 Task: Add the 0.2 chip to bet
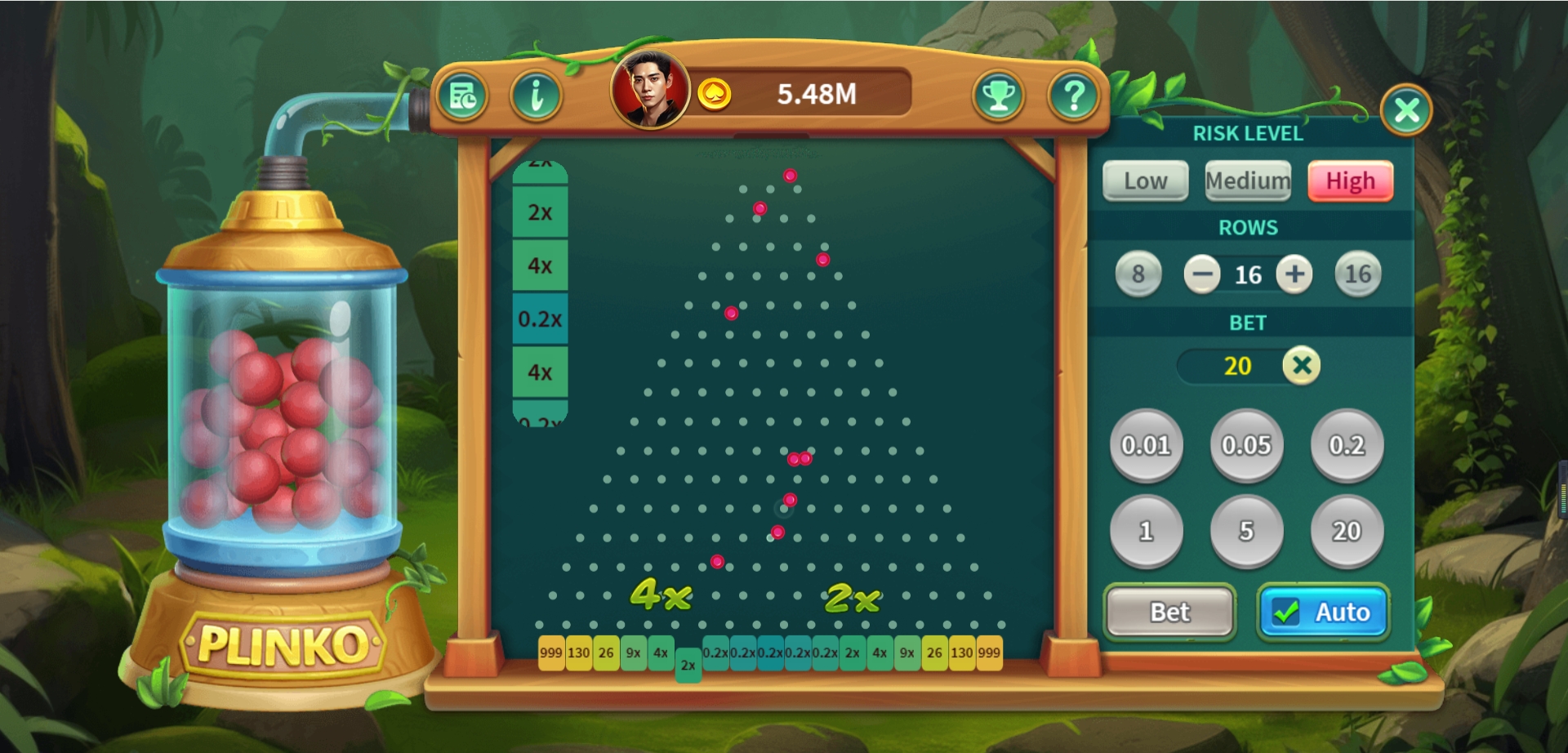(x=1347, y=445)
